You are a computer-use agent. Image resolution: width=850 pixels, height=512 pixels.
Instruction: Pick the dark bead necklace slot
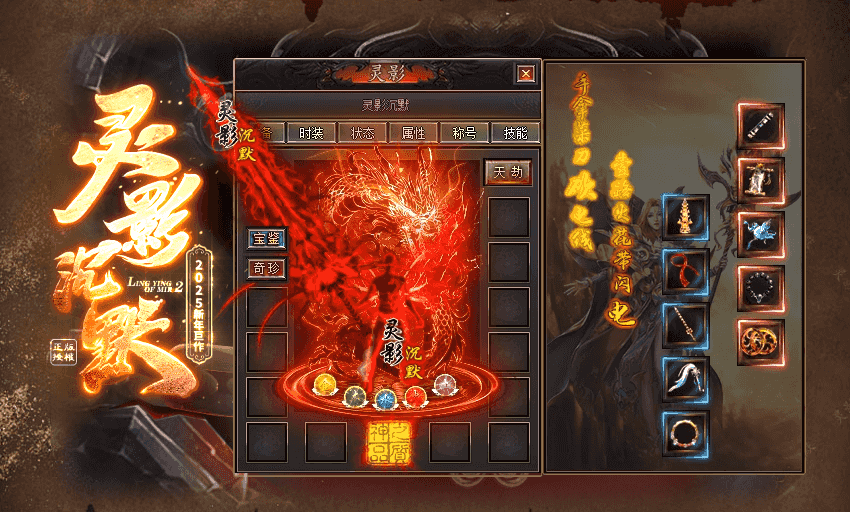point(762,288)
